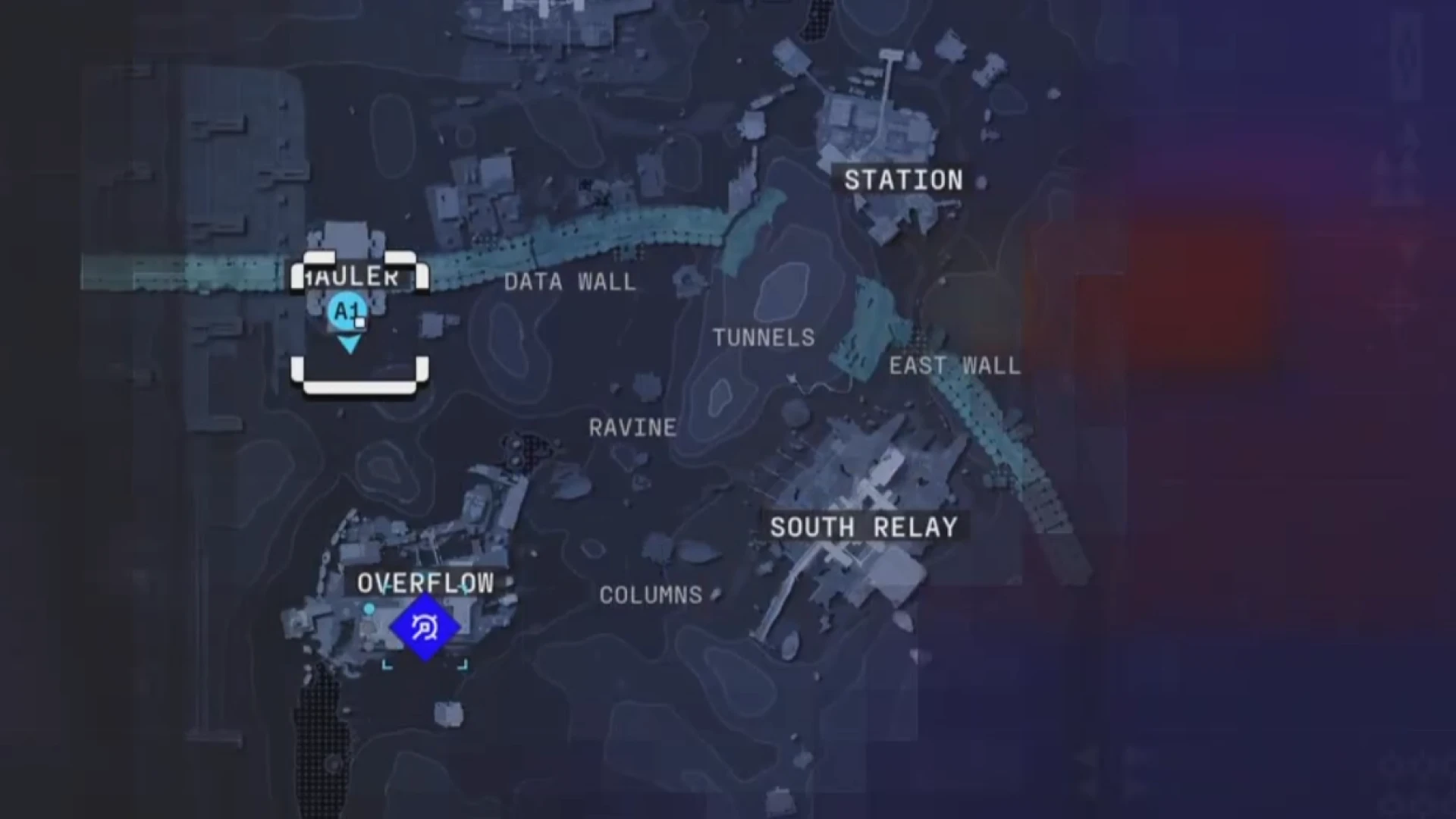Select the EAST WALL label
Image resolution: width=1456 pixels, height=819 pixels.
955,365
